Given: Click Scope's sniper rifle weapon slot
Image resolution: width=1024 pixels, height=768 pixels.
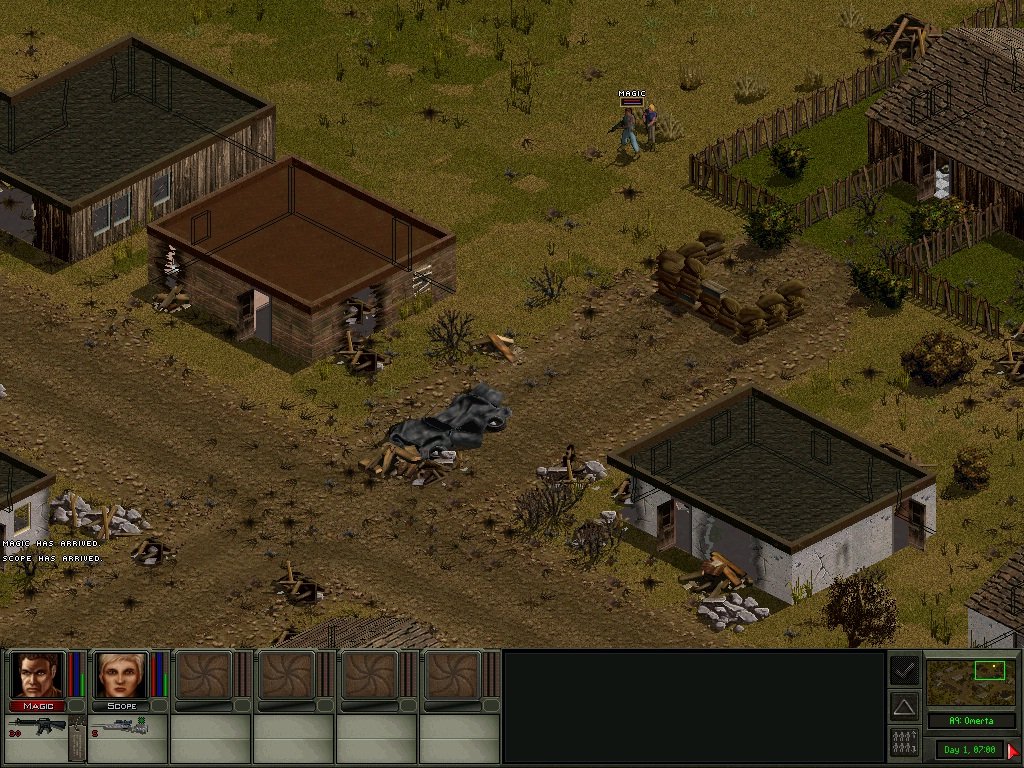Looking at the screenshot, I should [120, 727].
